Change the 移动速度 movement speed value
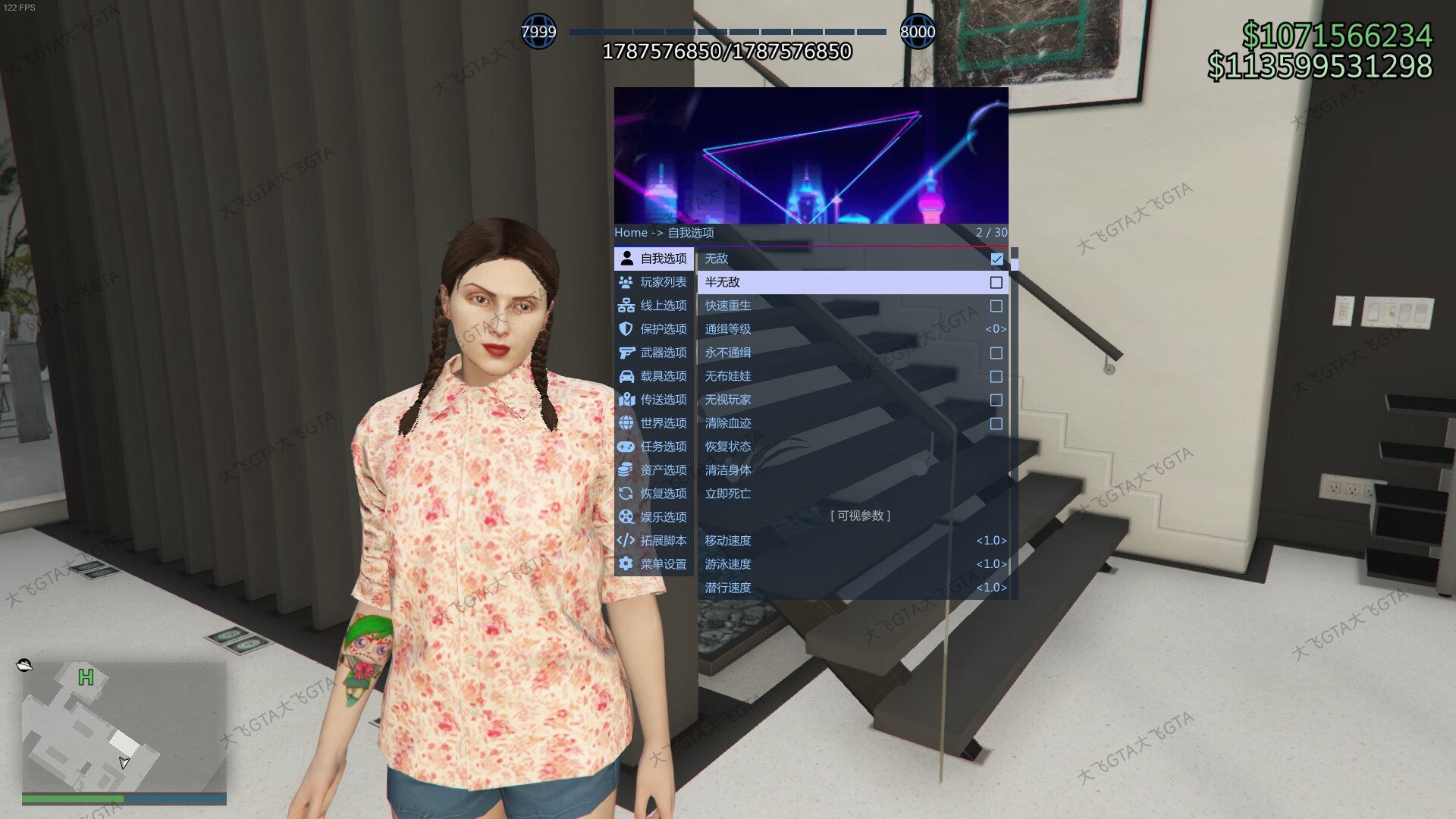Screen dimensions: 1456x819 [x=991, y=541]
